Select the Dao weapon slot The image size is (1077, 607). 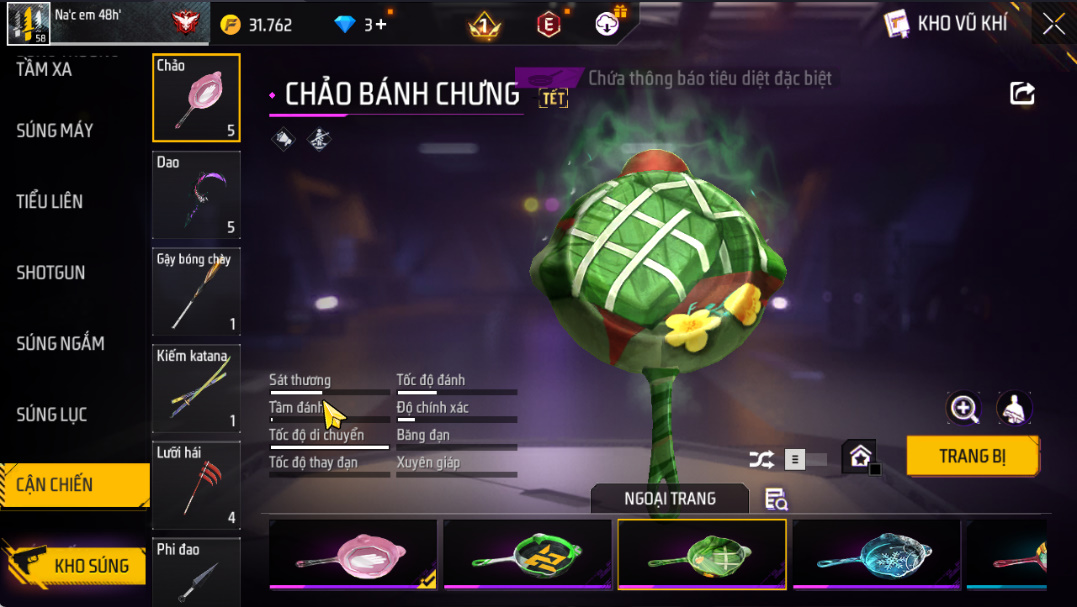tap(196, 195)
